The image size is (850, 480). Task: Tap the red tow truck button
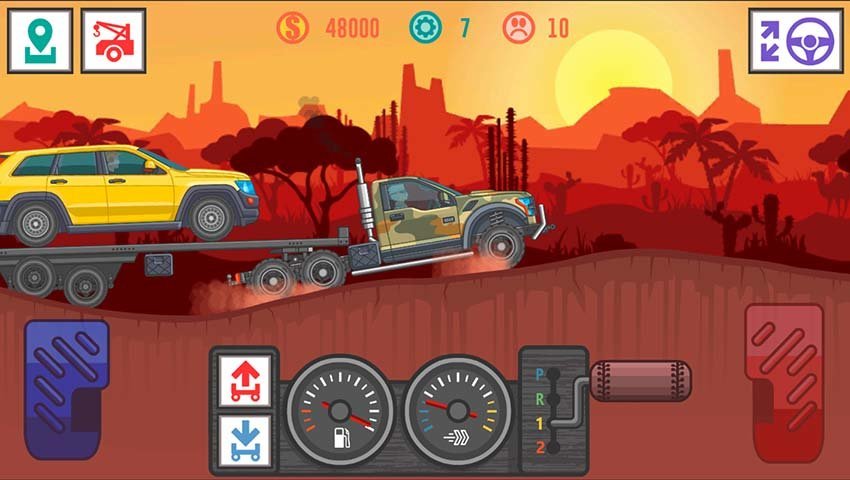click(113, 41)
